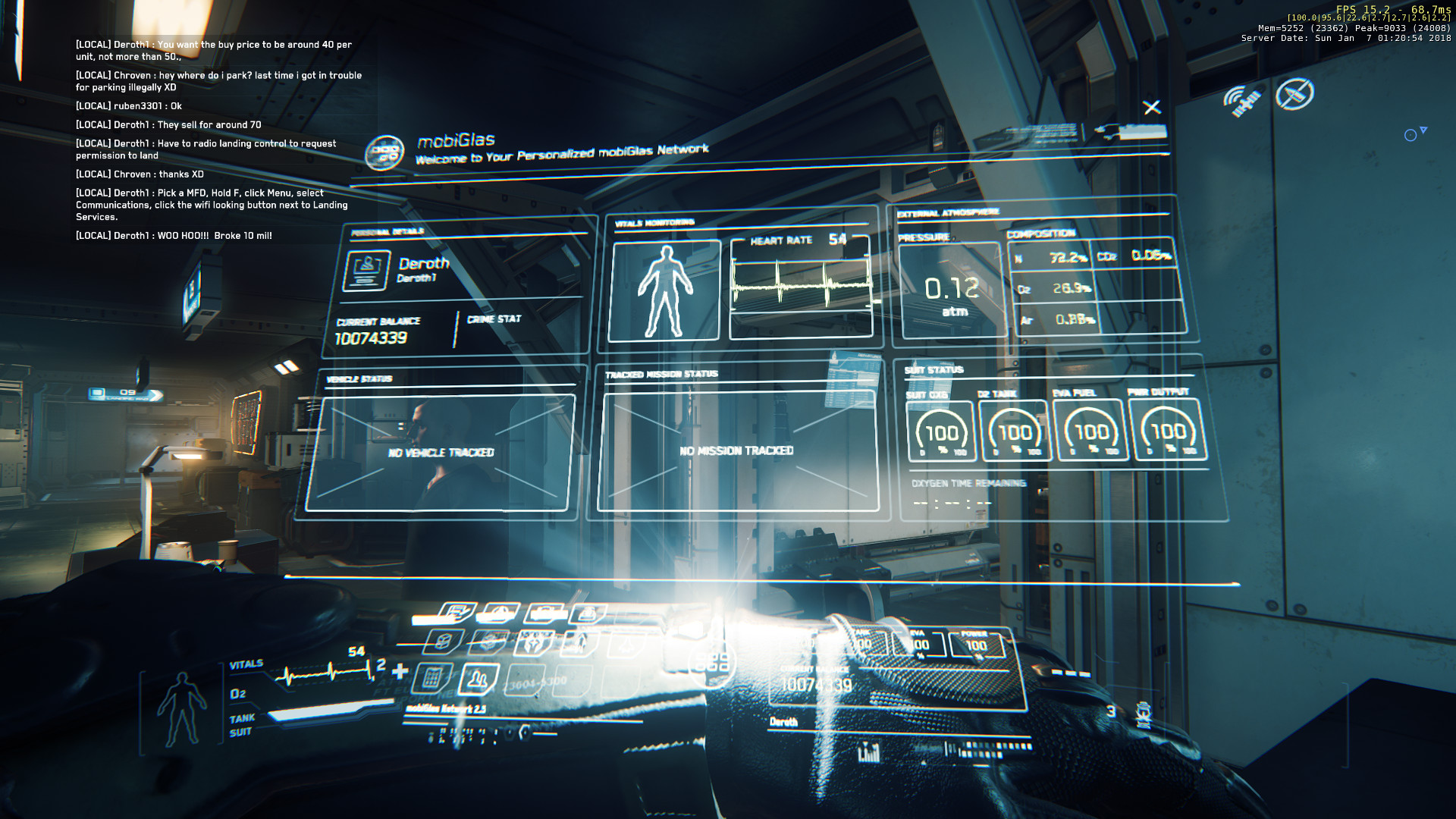Screen dimensions: 1456x819
Task: Close the mobiGlas window
Action: point(1151,108)
